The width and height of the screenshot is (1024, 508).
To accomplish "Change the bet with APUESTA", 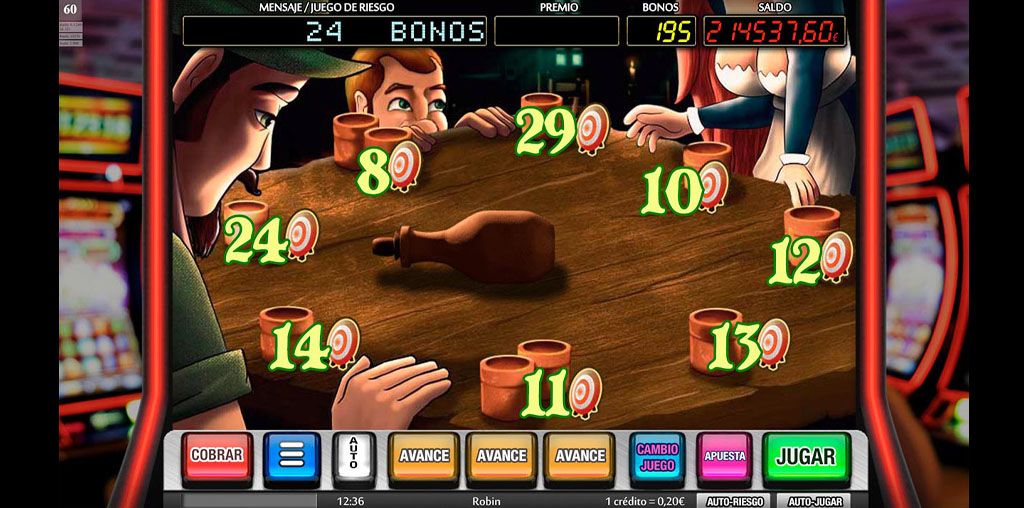I will click(724, 456).
